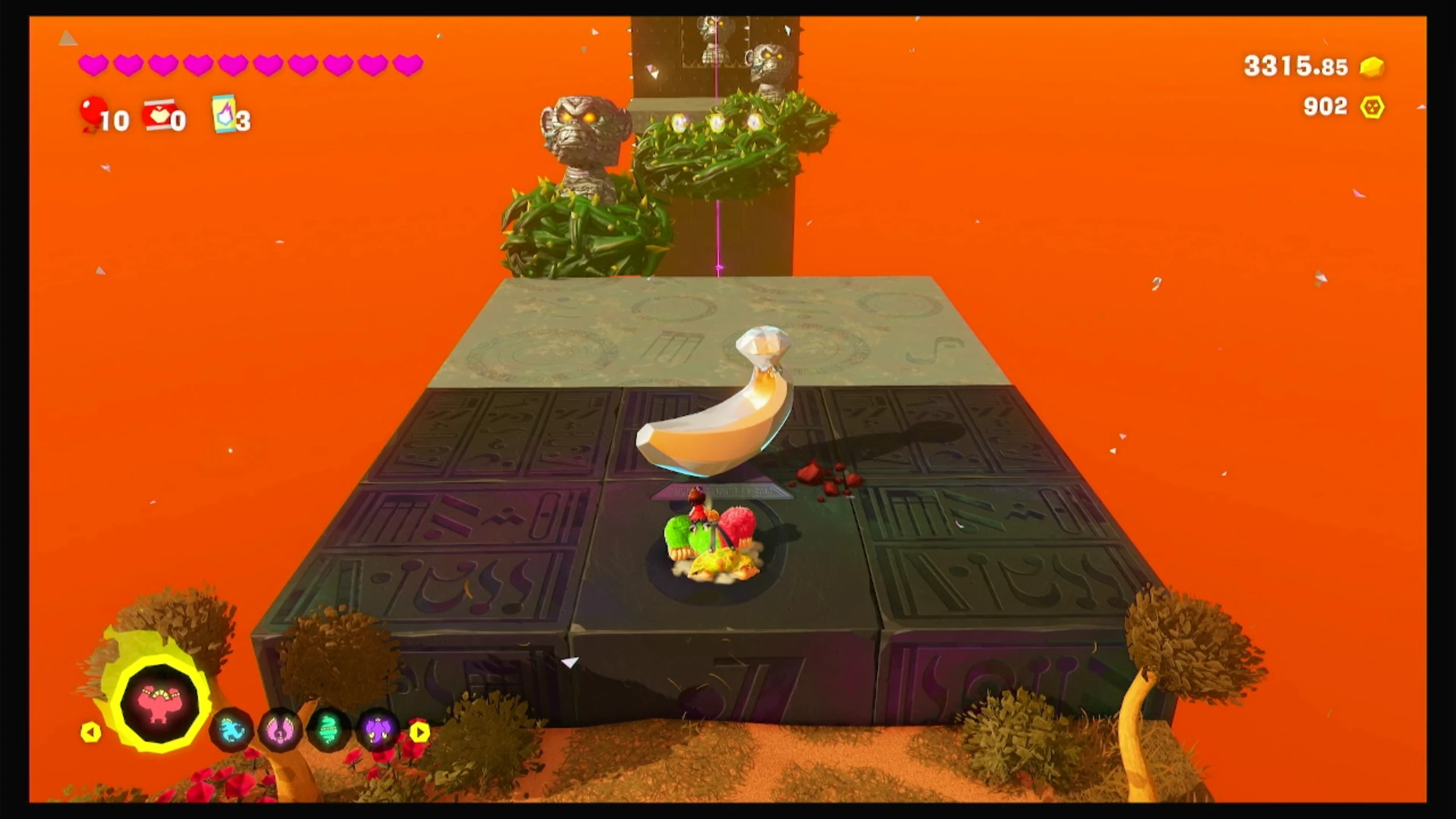
Task: Click the left arrow on Bananza selector
Action: tap(90, 732)
